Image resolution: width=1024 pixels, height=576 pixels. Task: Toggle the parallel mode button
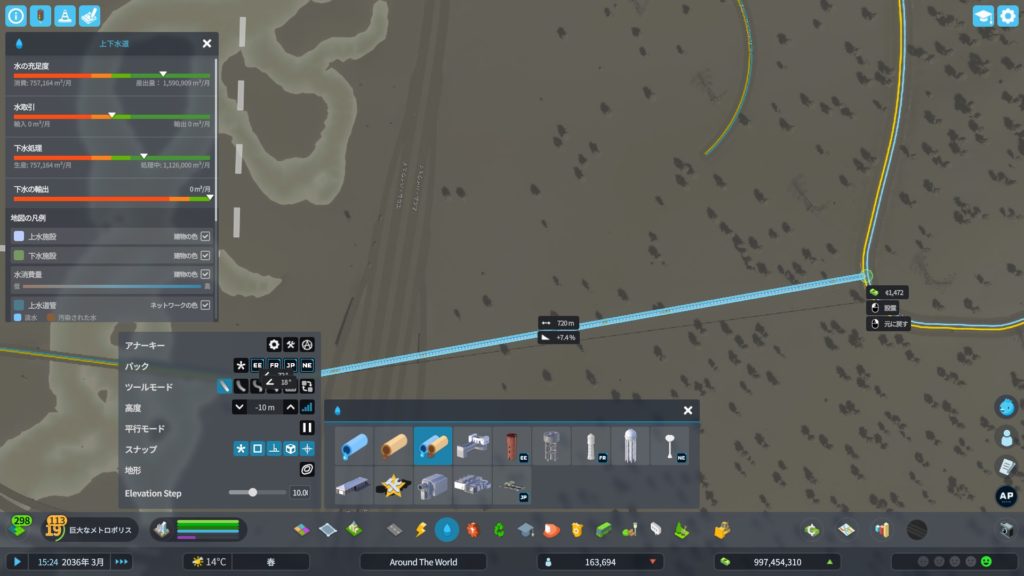click(308, 428)
